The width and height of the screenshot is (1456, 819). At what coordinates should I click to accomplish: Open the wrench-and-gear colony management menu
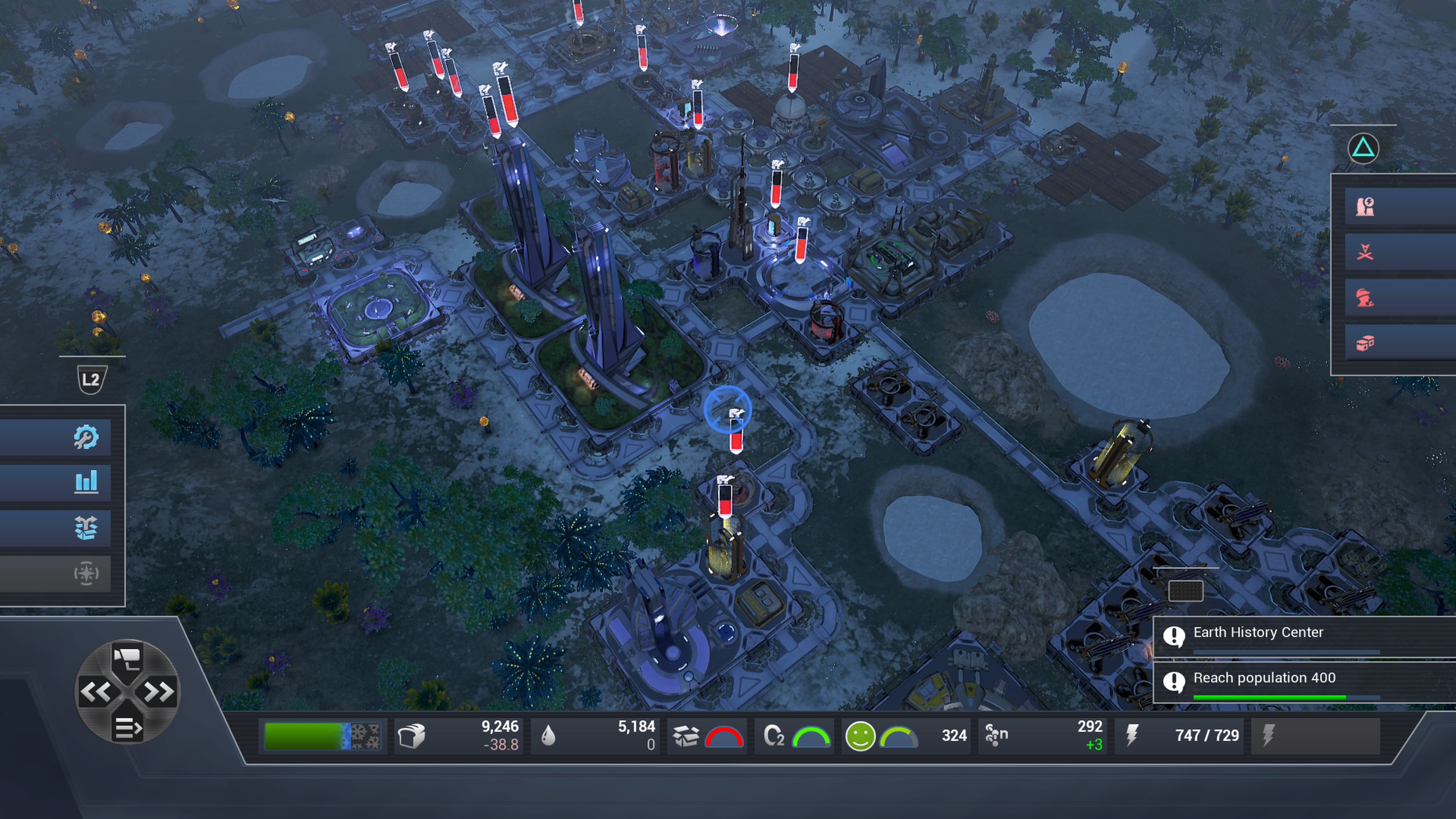[x=86, y=437]
